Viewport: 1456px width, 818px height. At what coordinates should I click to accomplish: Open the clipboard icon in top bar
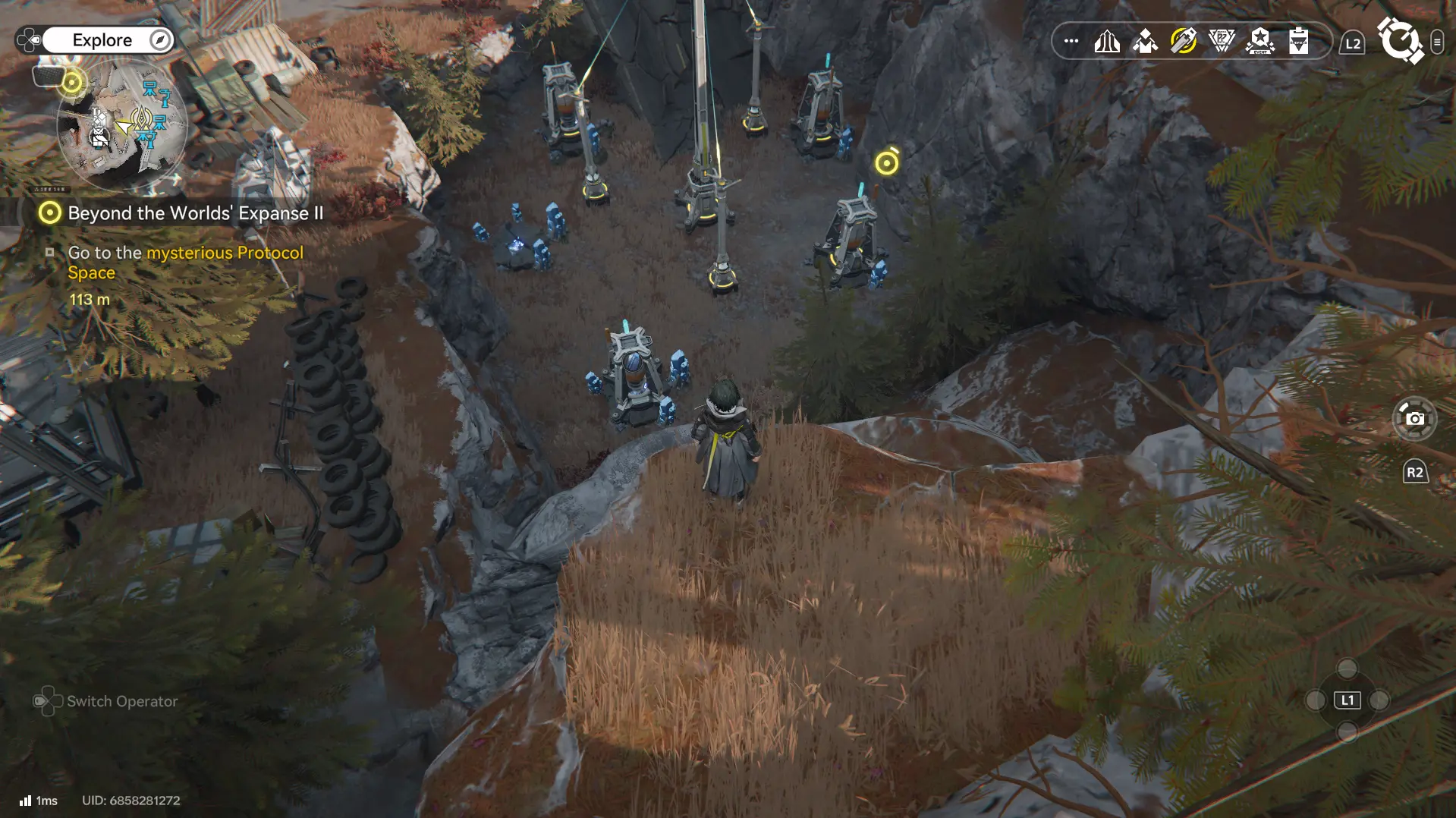[x=1298, y=41]
